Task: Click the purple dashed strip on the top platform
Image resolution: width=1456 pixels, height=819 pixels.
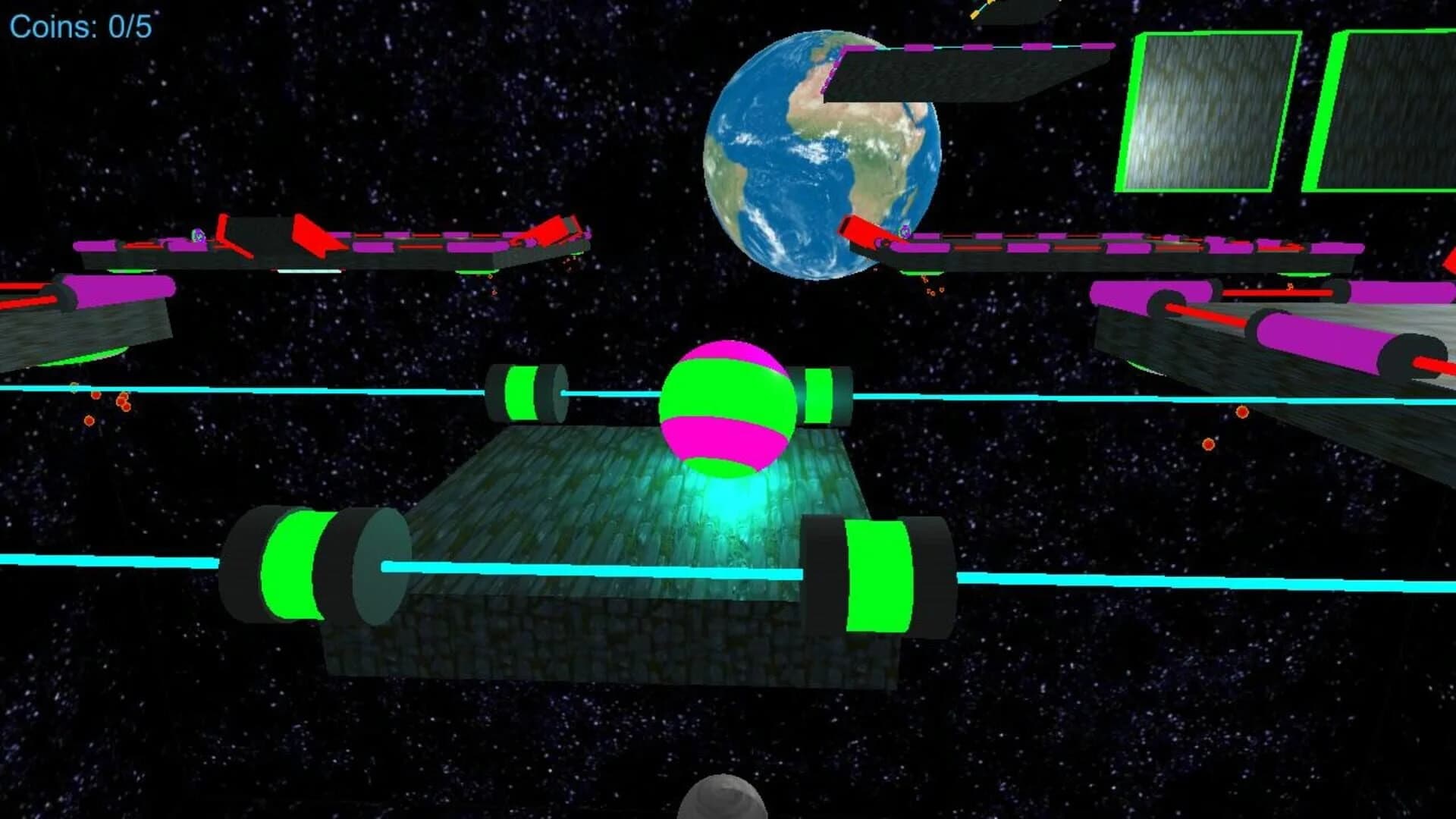Action: 971,47
